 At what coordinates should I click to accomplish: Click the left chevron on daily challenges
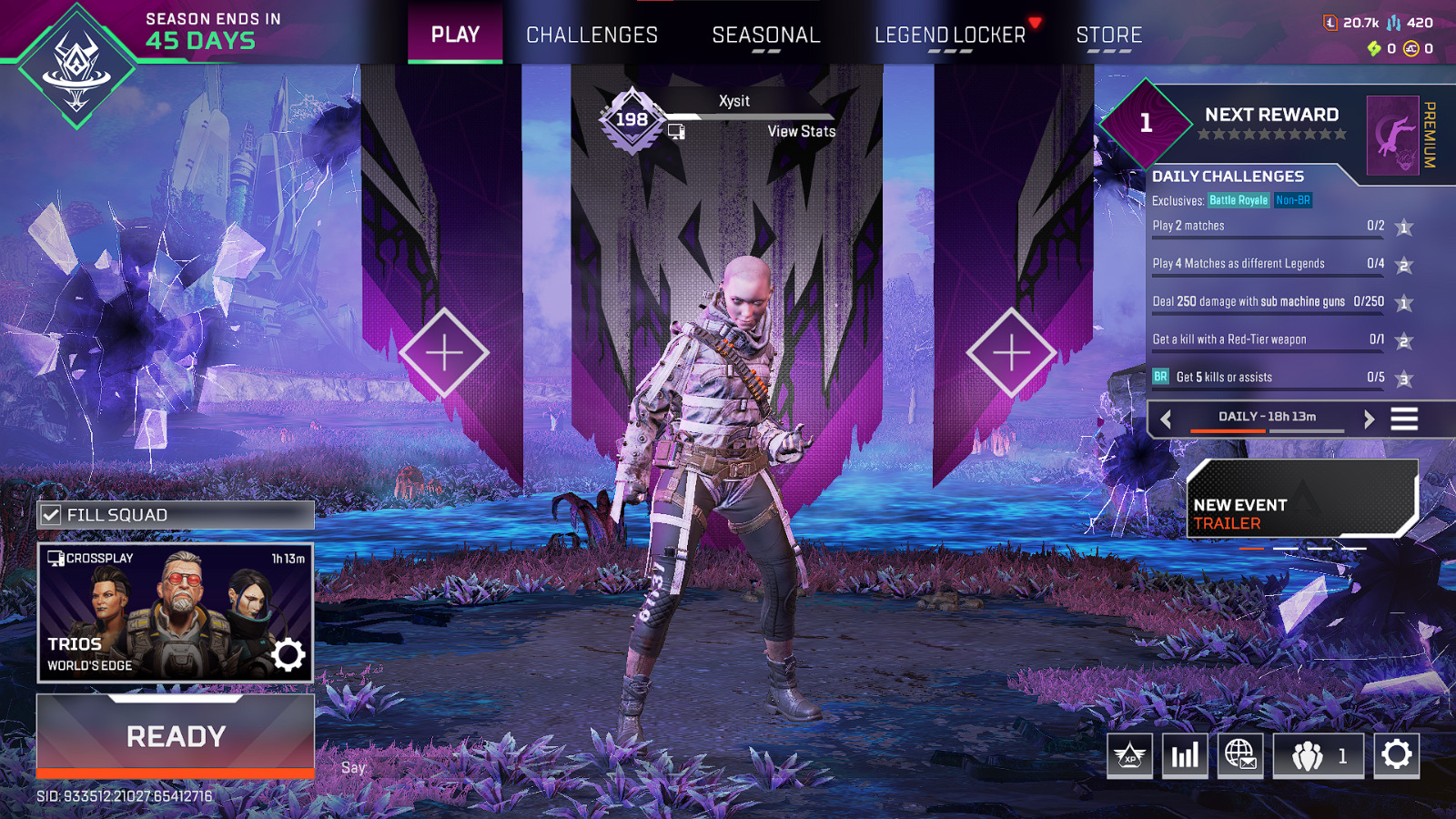point(1166,420)
